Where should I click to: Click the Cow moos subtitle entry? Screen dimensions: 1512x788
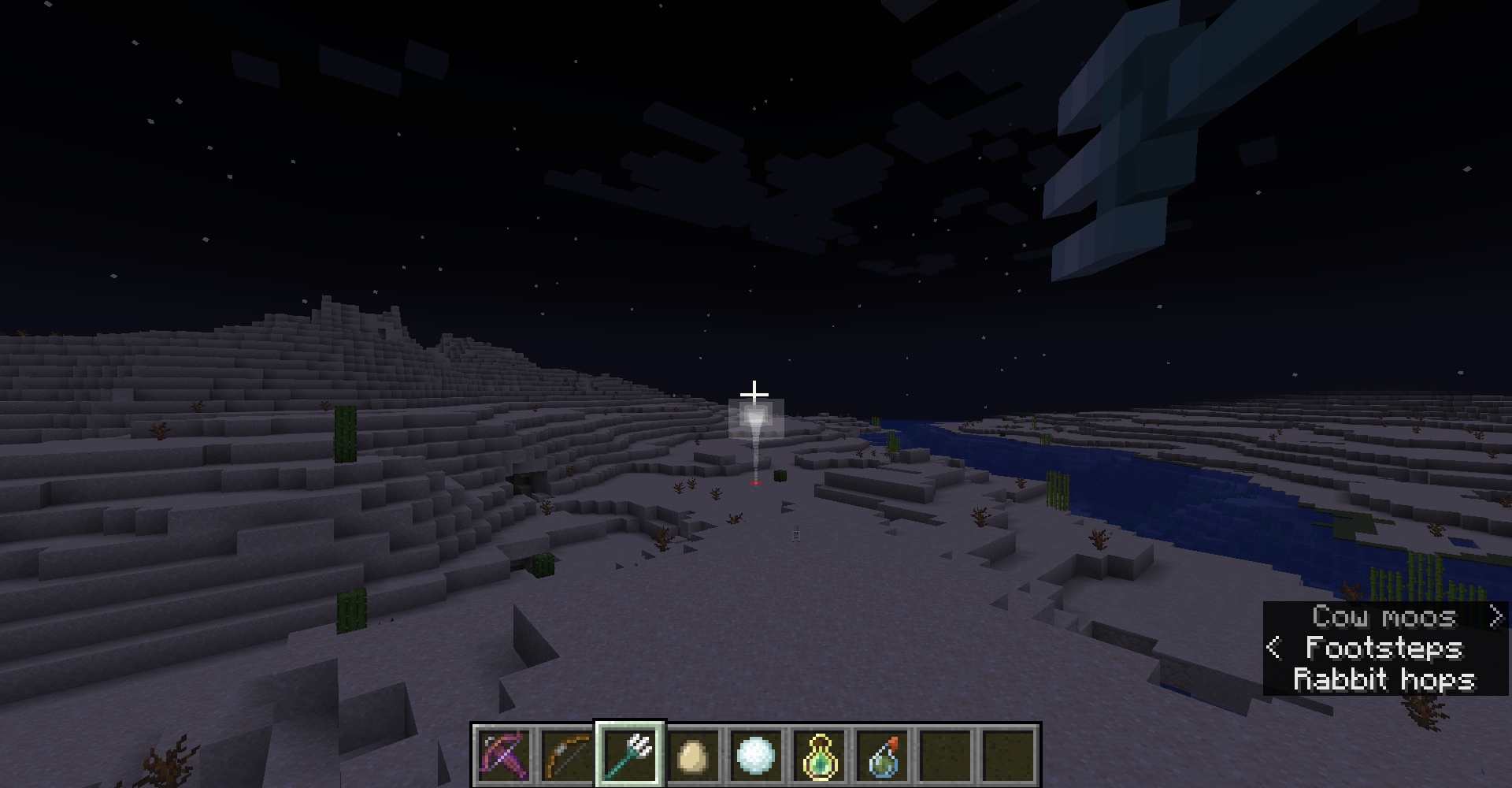(1384, 617)
